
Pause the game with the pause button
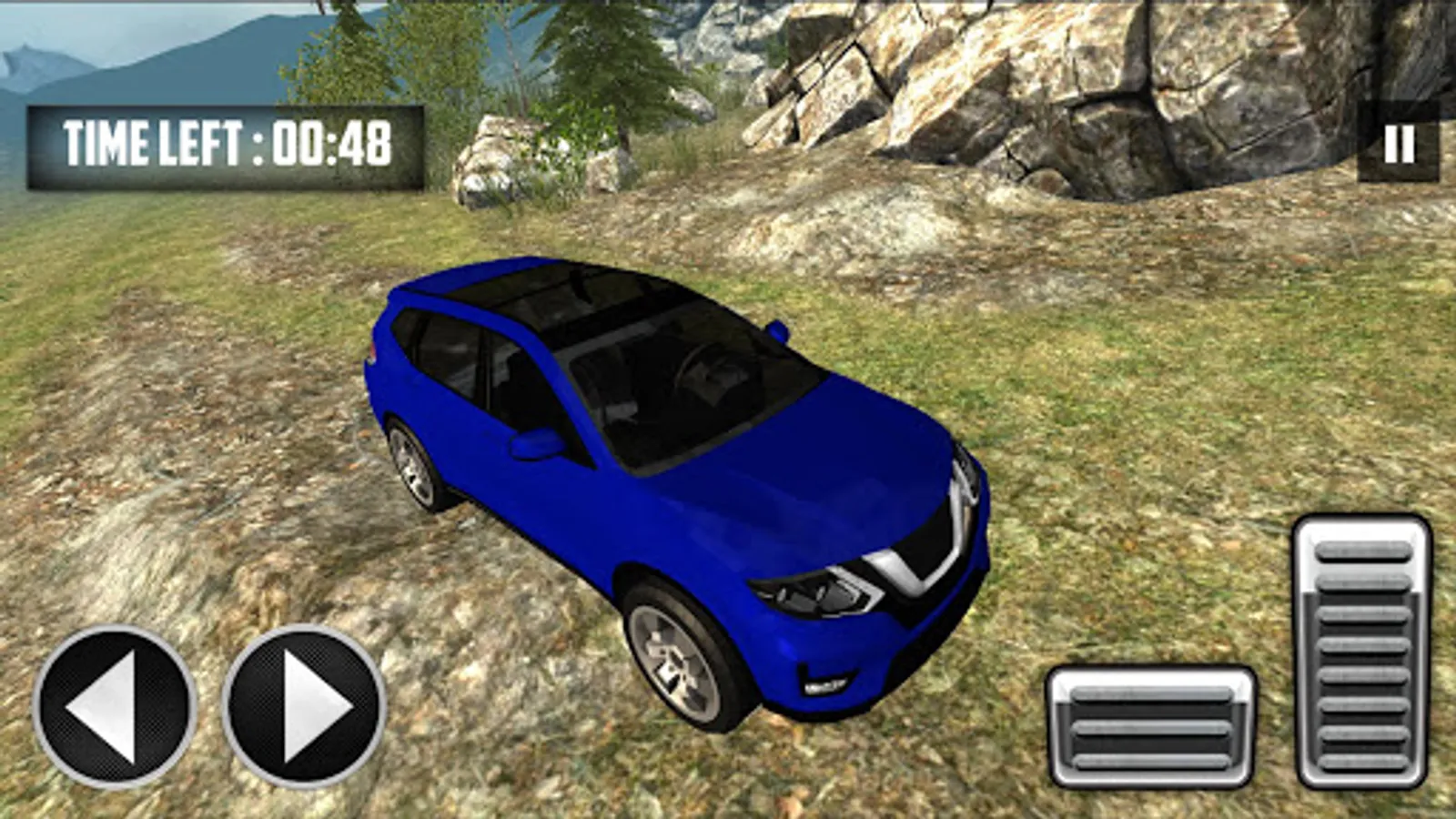[x=1399, y=144]
